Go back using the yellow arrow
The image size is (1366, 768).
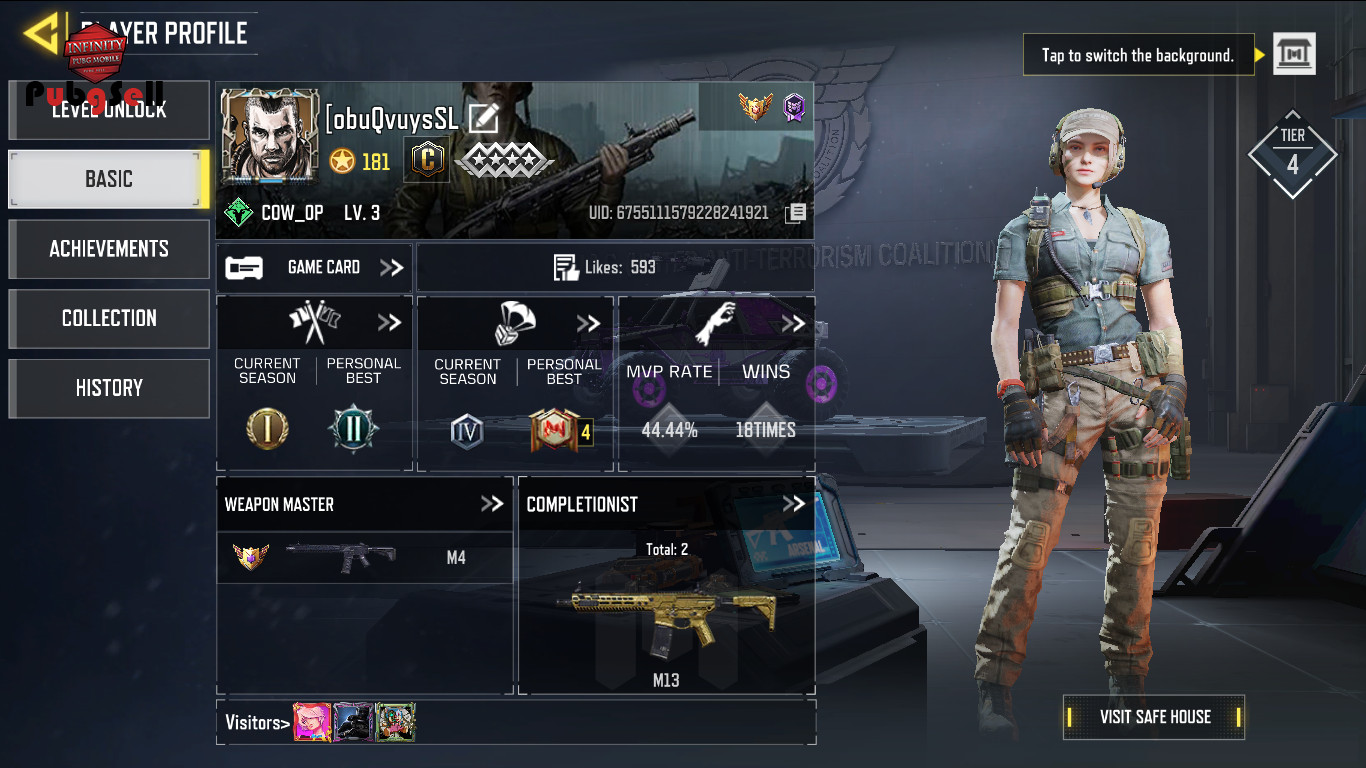pyautogui.click(x=40, y=34)
